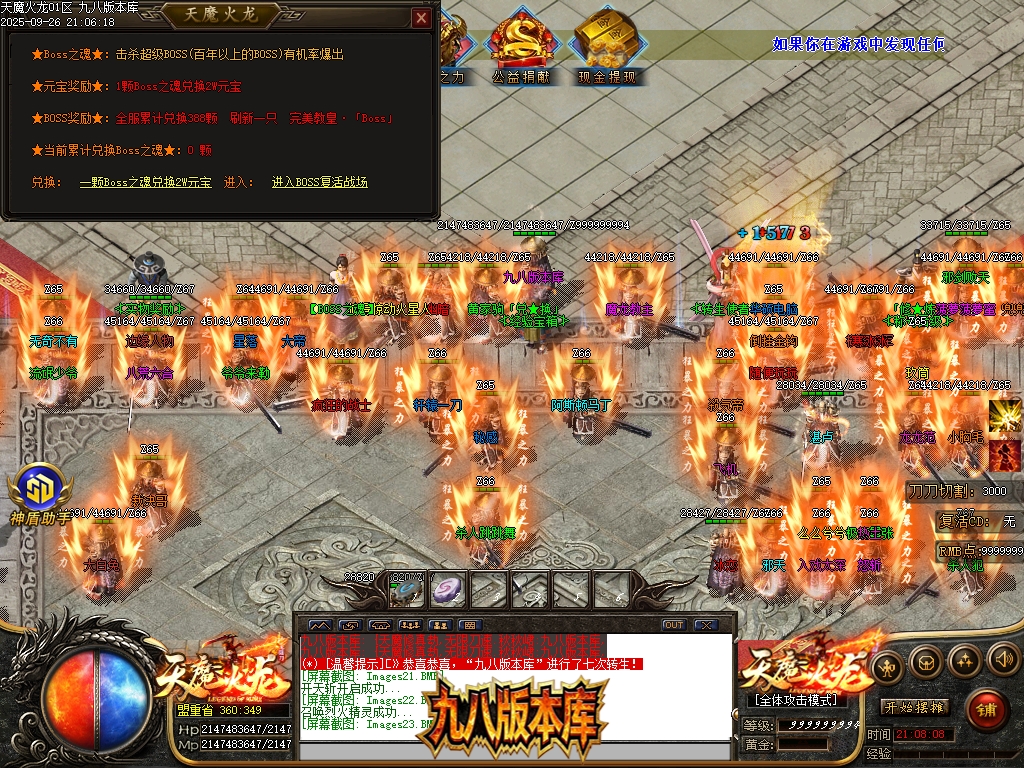The image size is (1024, 768).
Task: Toggle the 全体攻击模式 attack mode
Action: pos(796,699)
